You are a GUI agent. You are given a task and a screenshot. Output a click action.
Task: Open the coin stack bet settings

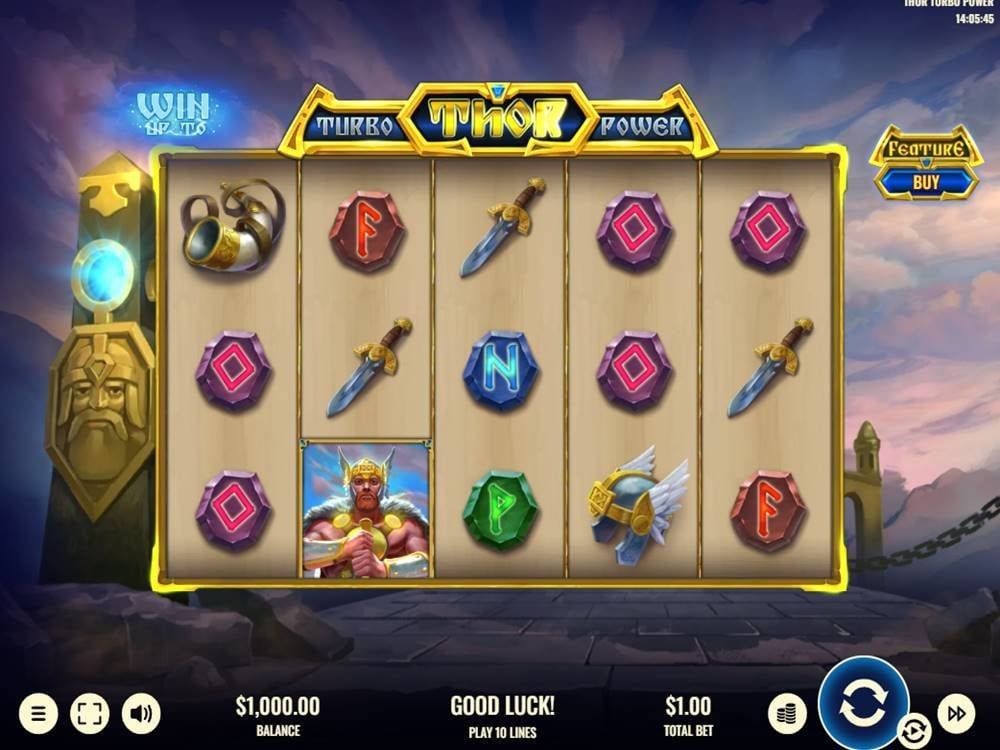(x=787, y=713)
